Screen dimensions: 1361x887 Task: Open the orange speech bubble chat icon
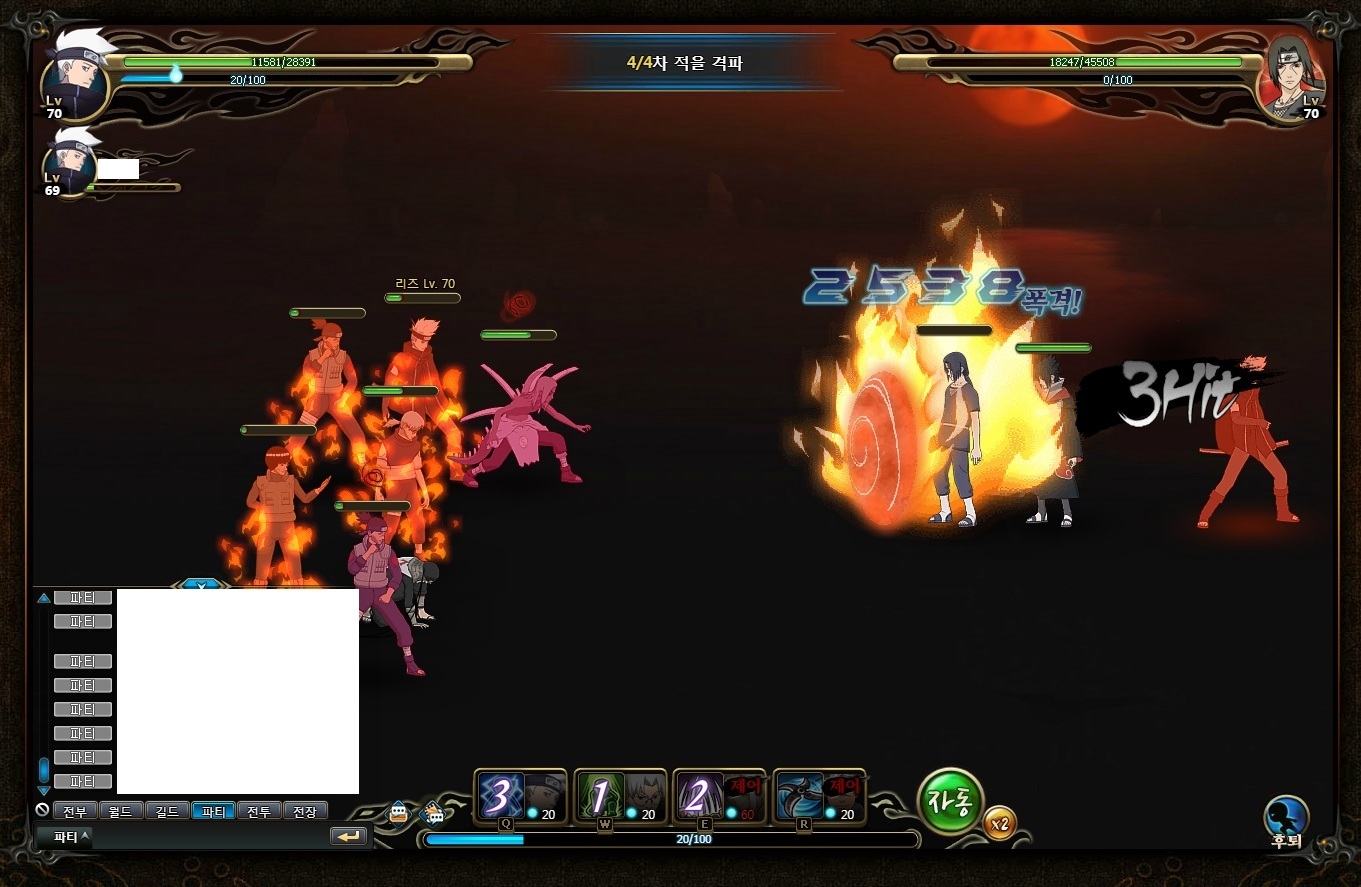click(x=399, y=811)
